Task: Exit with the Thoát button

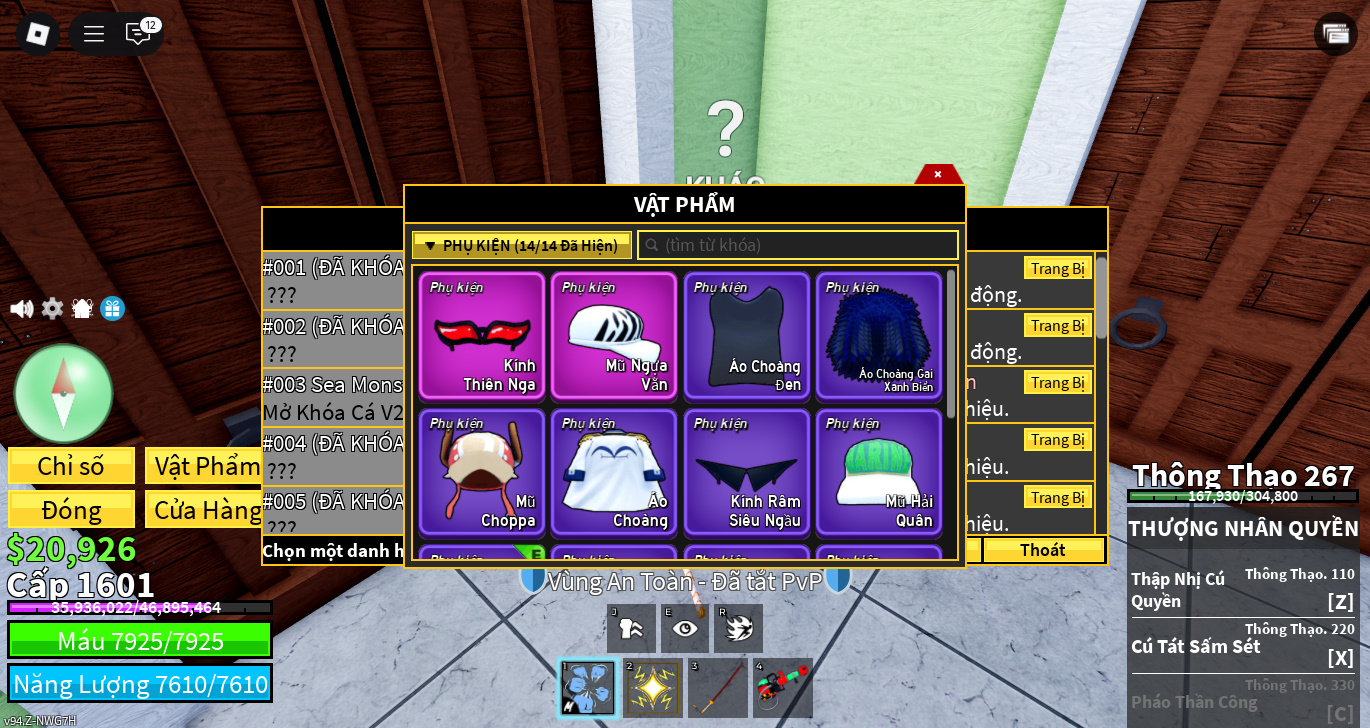Action: pos(1043,550)
